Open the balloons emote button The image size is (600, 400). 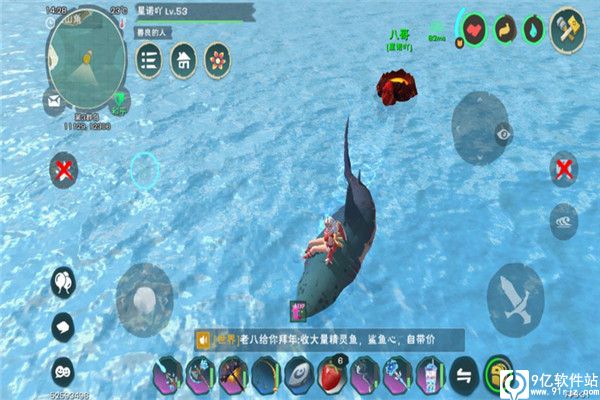coord(63,284)
